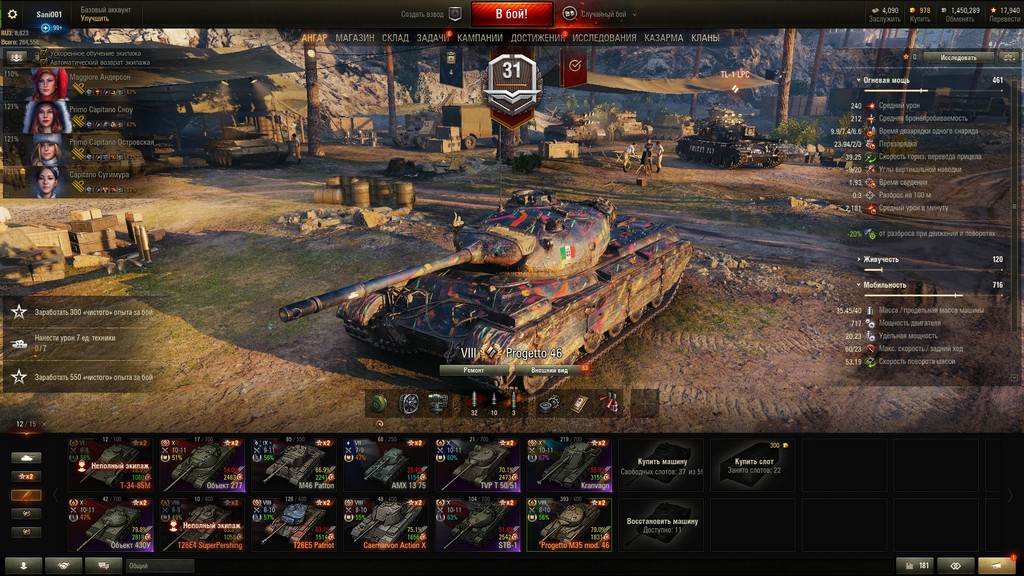The width and height of the screenshot is (1024, 576).
Task: Select the Kranvagn tank tile
Action: tap(569, 465)
